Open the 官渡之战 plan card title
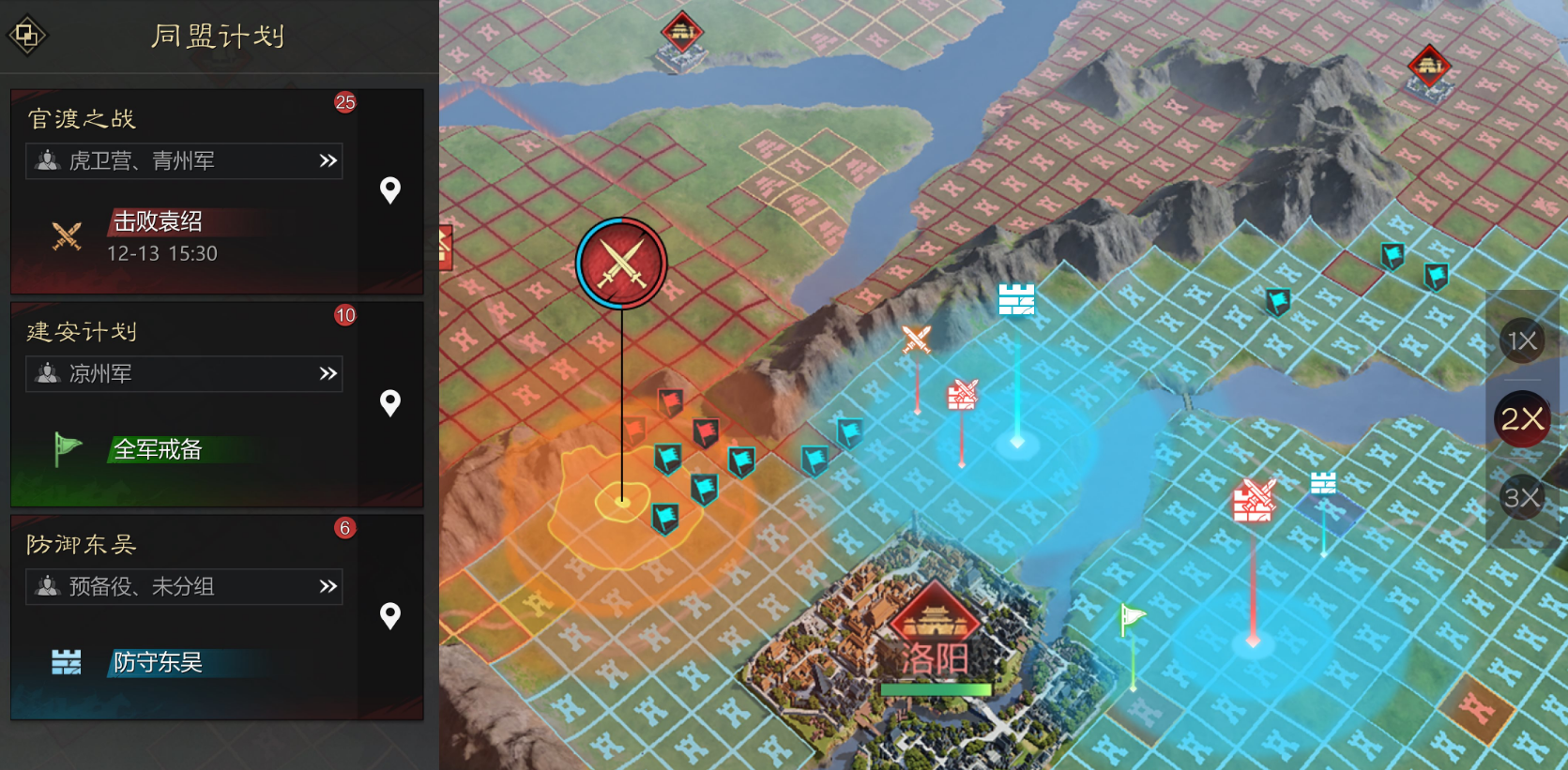1568x770 pixels. coord(82,119)
